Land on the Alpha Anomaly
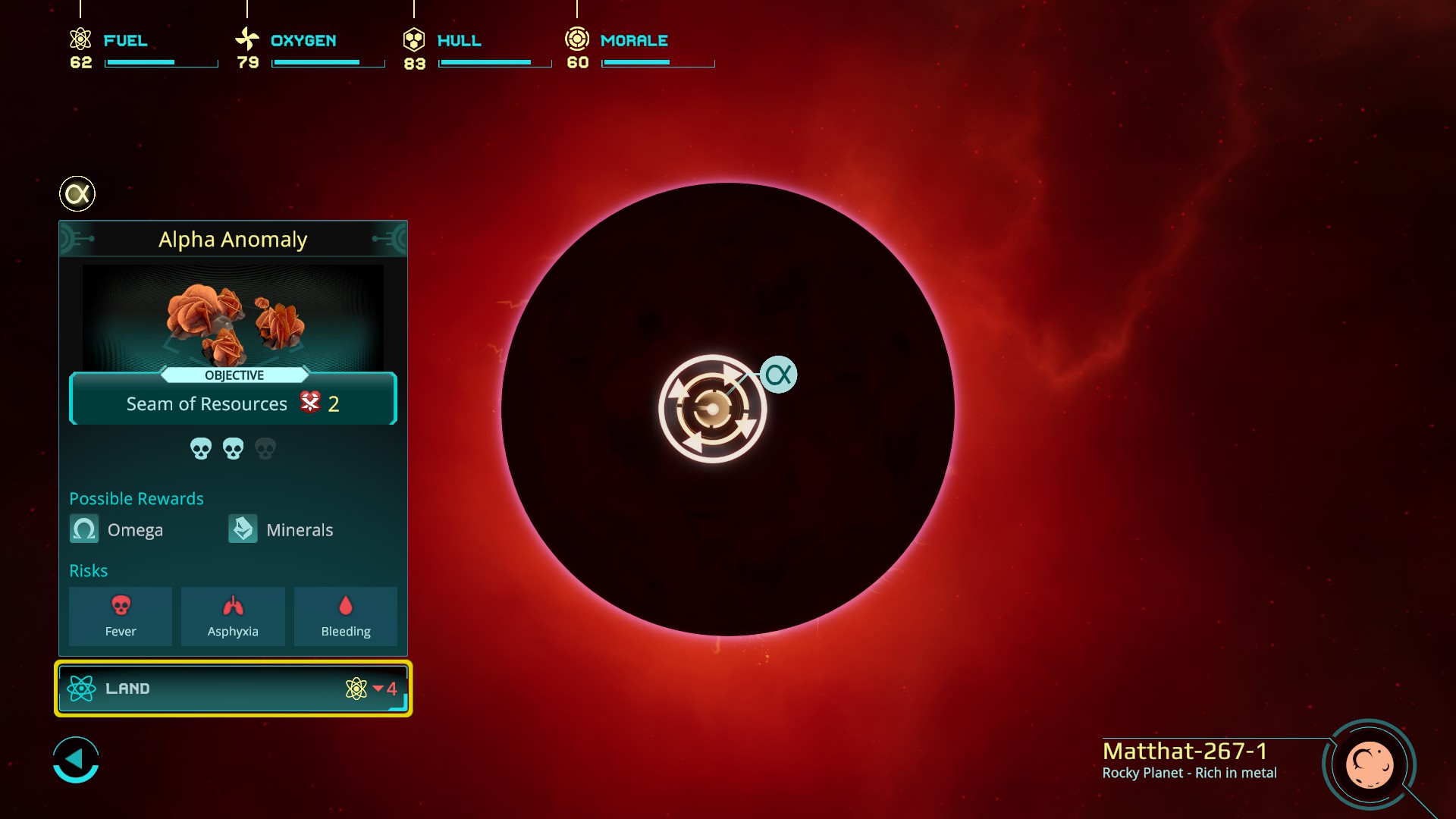This screenshot has width=1456, height=819. pos(233,689)
